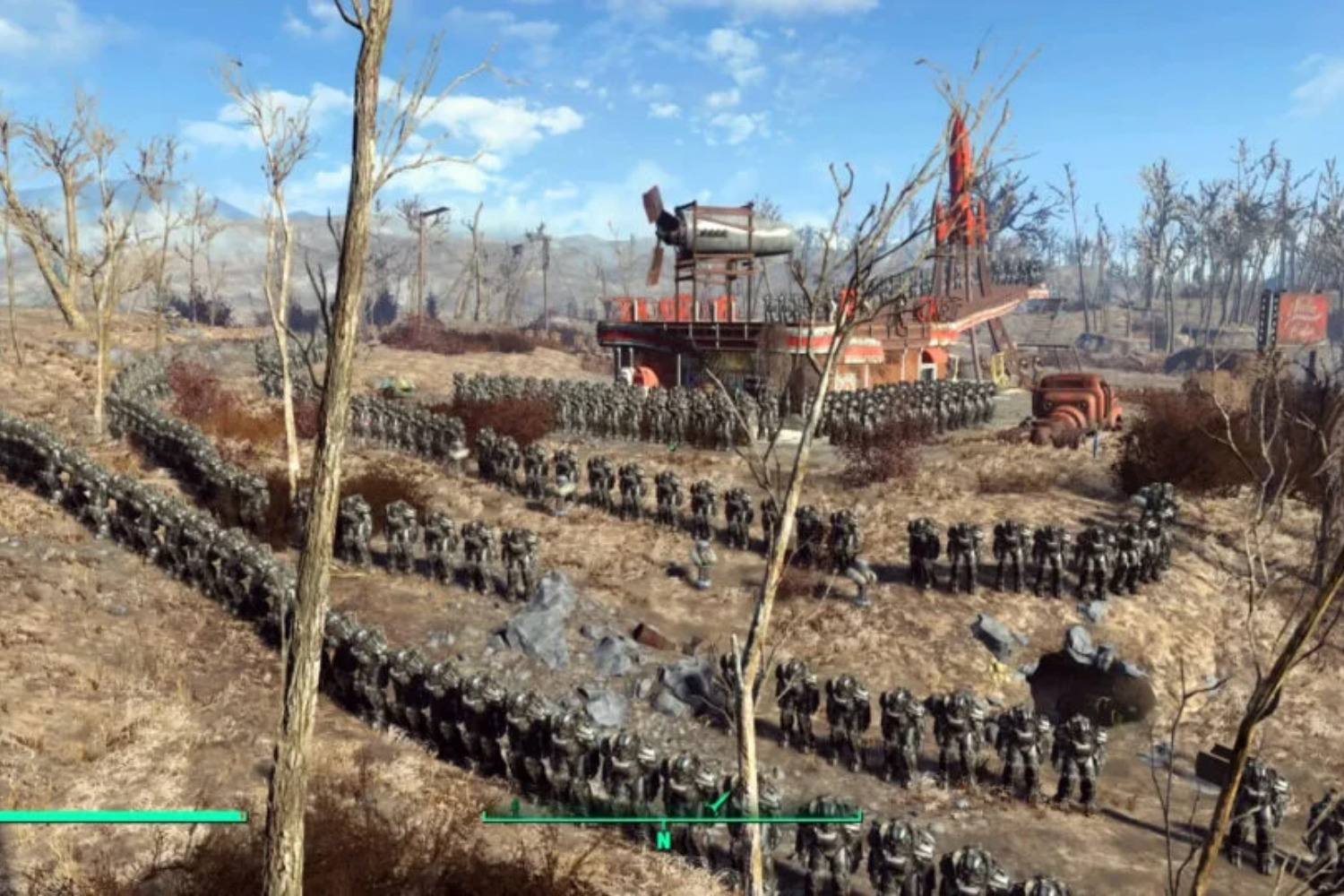The image size is (1344, 896).
Task: Select the 'N' north indicator on the compass
Action: pos(664,840)
